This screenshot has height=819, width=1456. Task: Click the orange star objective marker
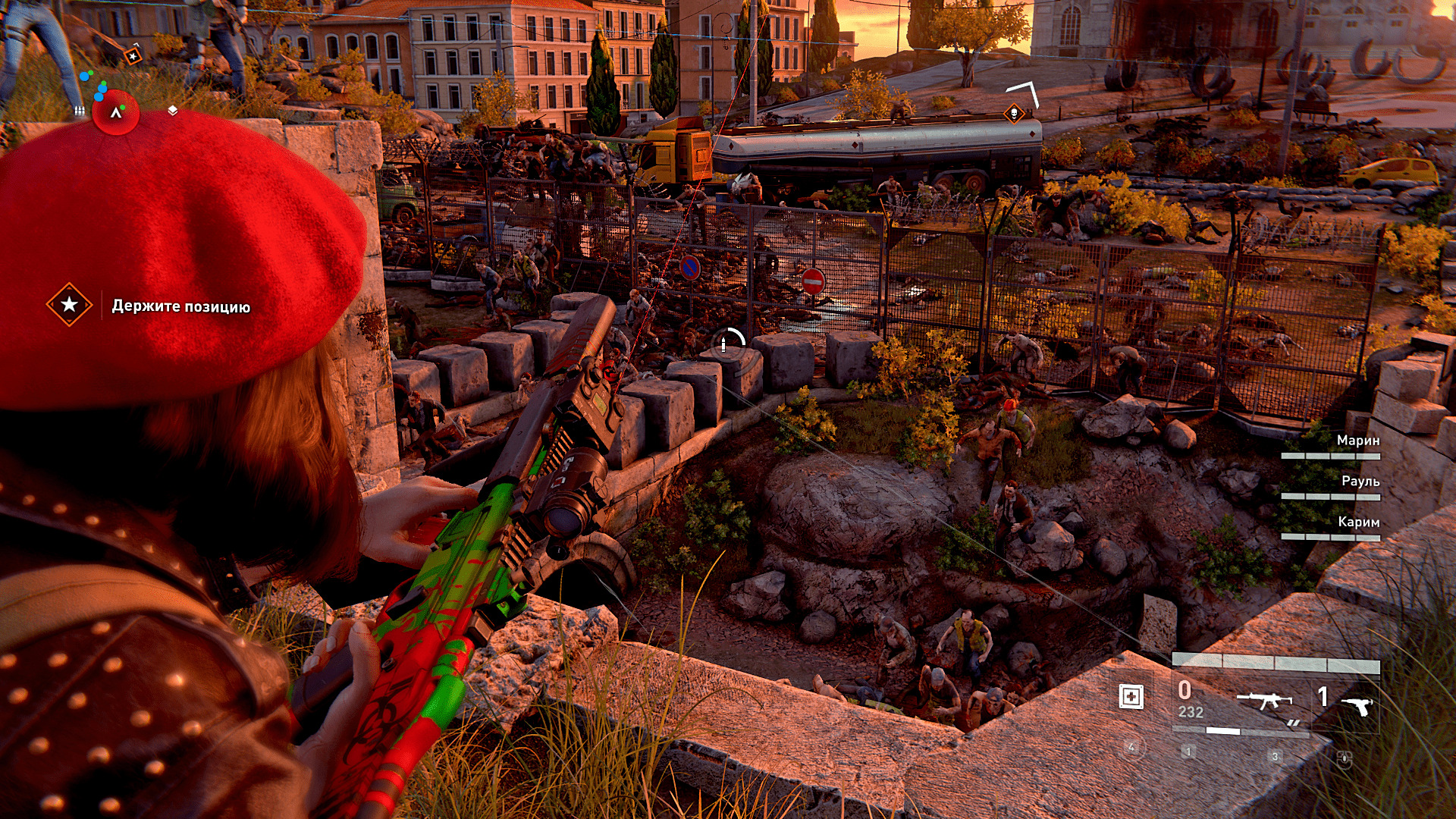(133, 56)
